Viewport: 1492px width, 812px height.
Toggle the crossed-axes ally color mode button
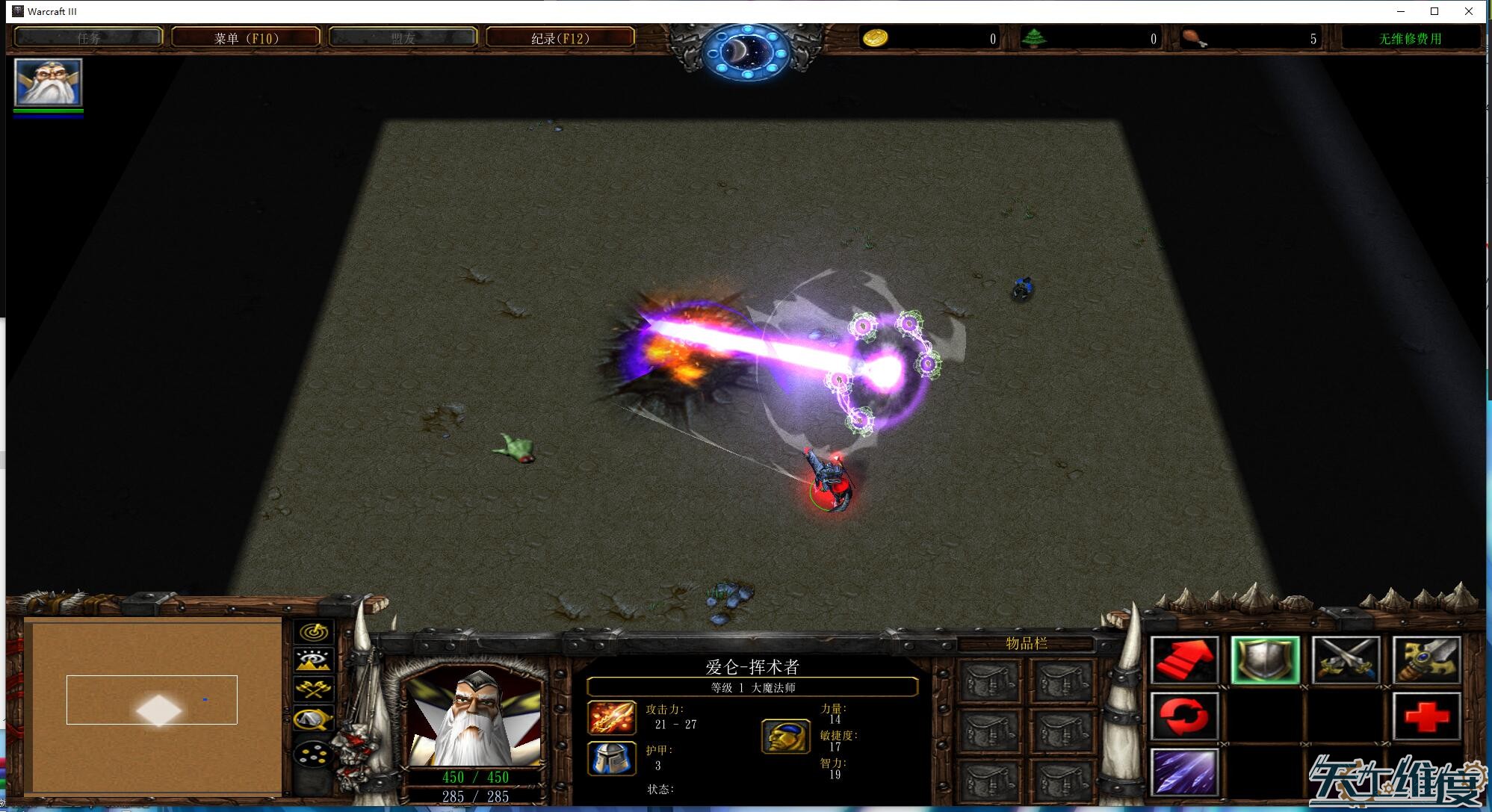[x=315, y=689]
